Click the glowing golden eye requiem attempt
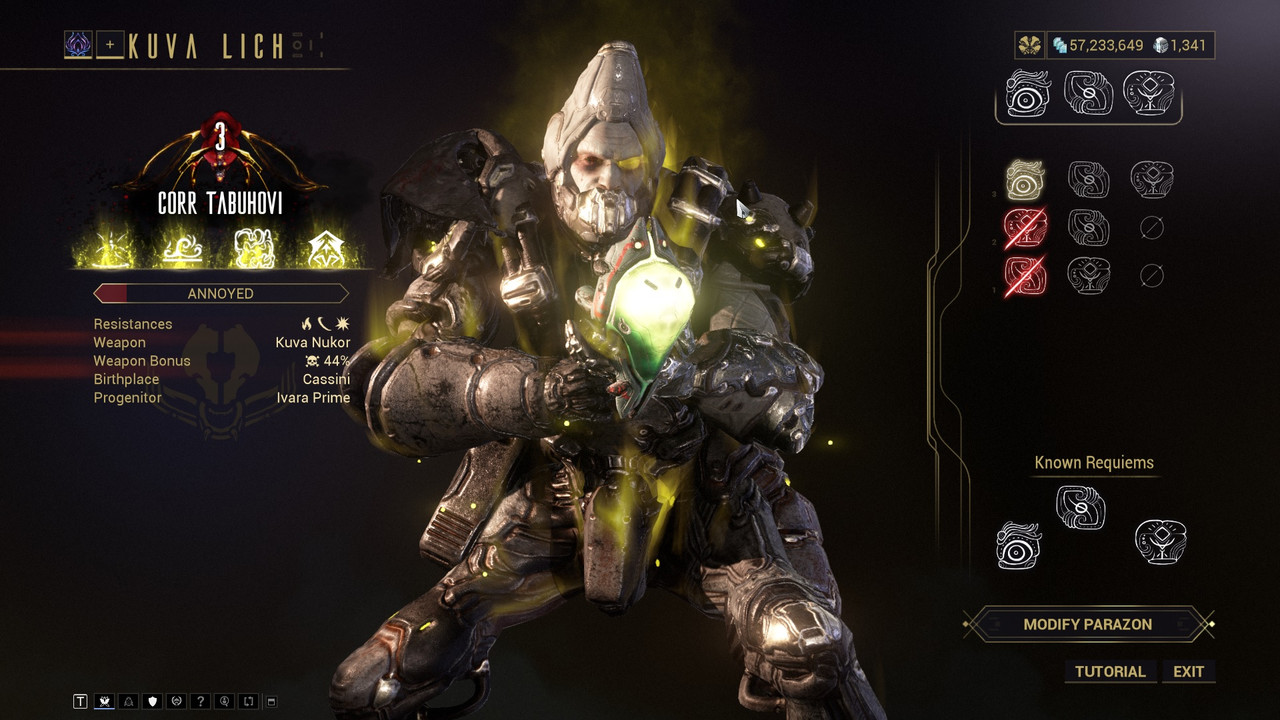This screenshot has height=720, width=1280. point(1025,180)
